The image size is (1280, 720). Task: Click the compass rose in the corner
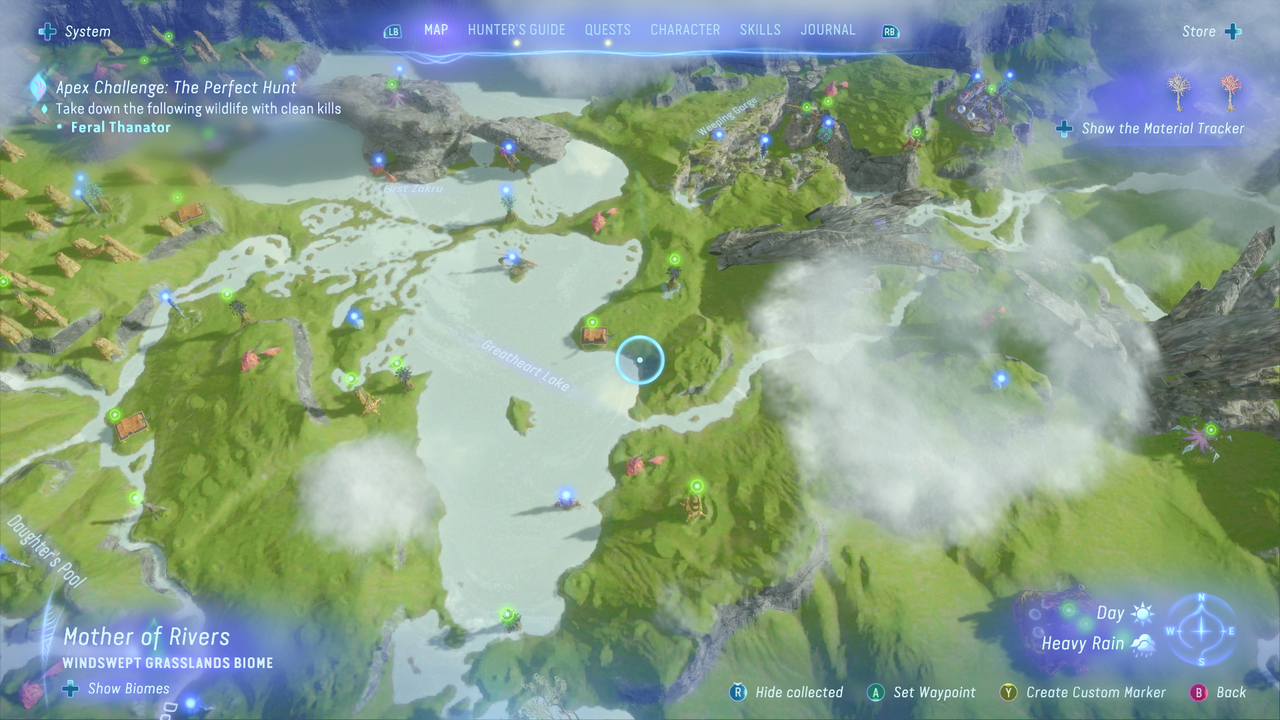1202,630
